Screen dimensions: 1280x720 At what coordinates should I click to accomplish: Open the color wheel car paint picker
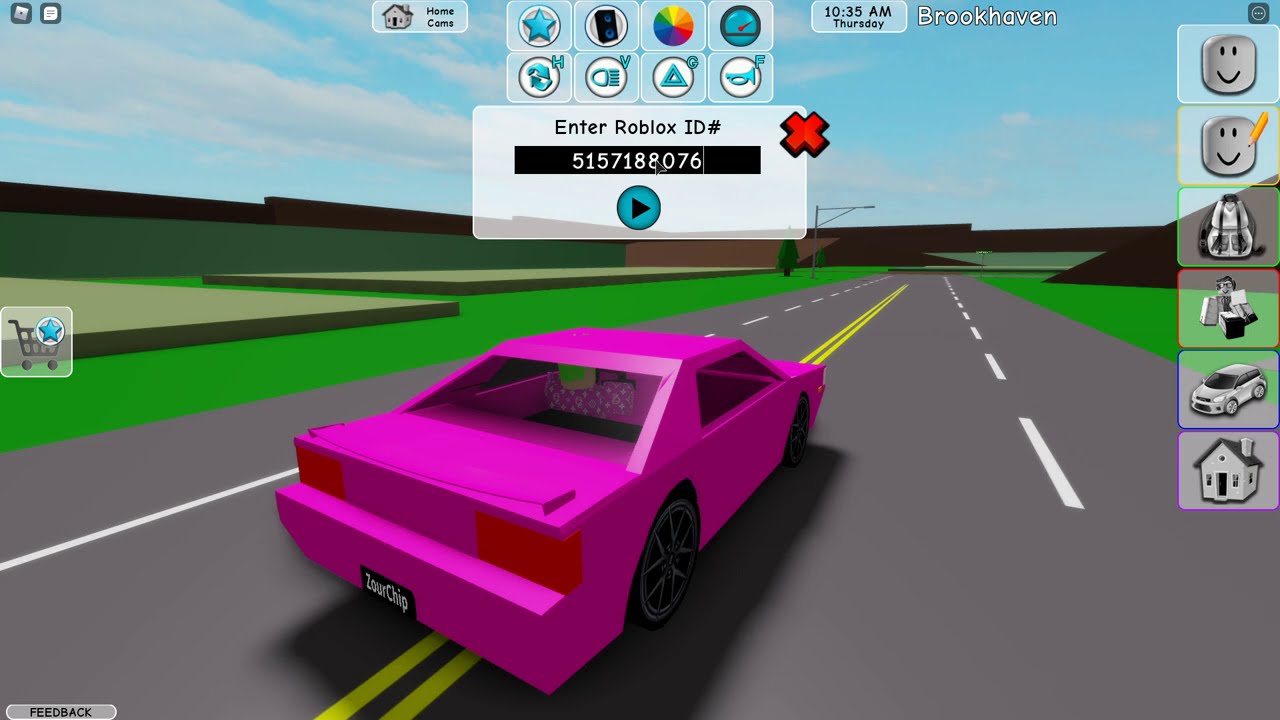click(673, 26)
